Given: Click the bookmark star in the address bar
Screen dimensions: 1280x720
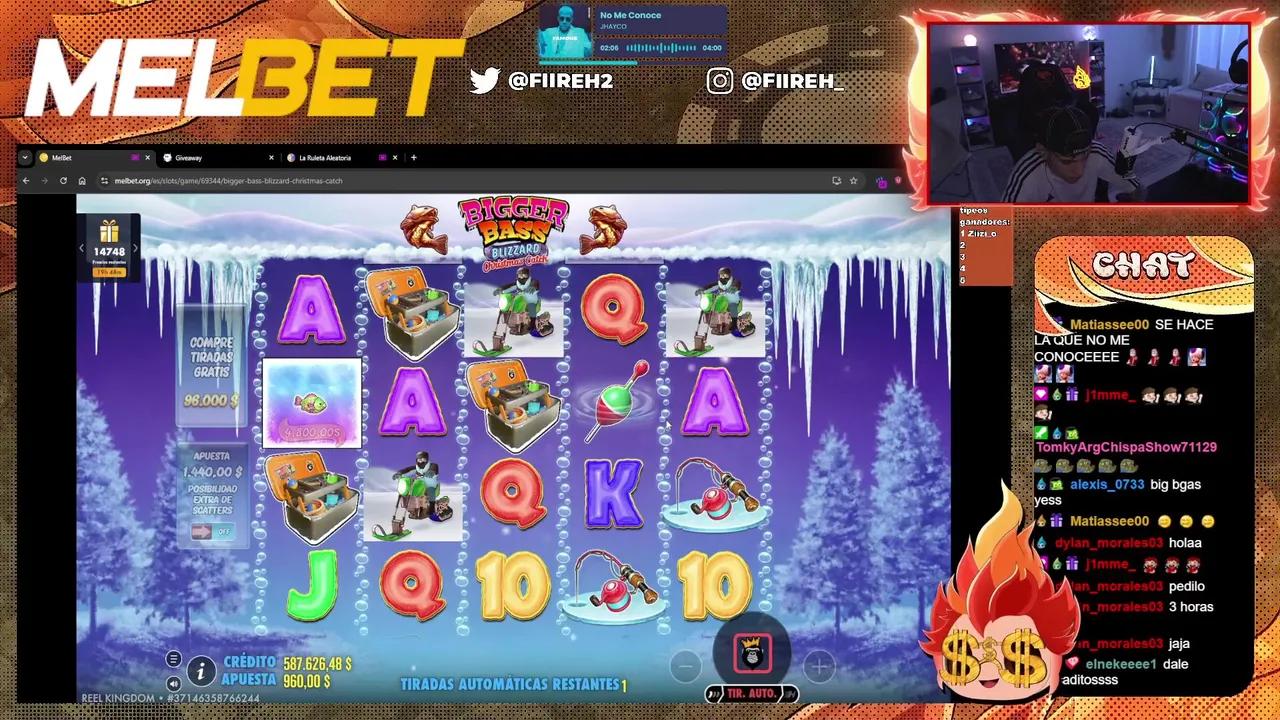Looking at the screenshot, I should coord(853,181).
